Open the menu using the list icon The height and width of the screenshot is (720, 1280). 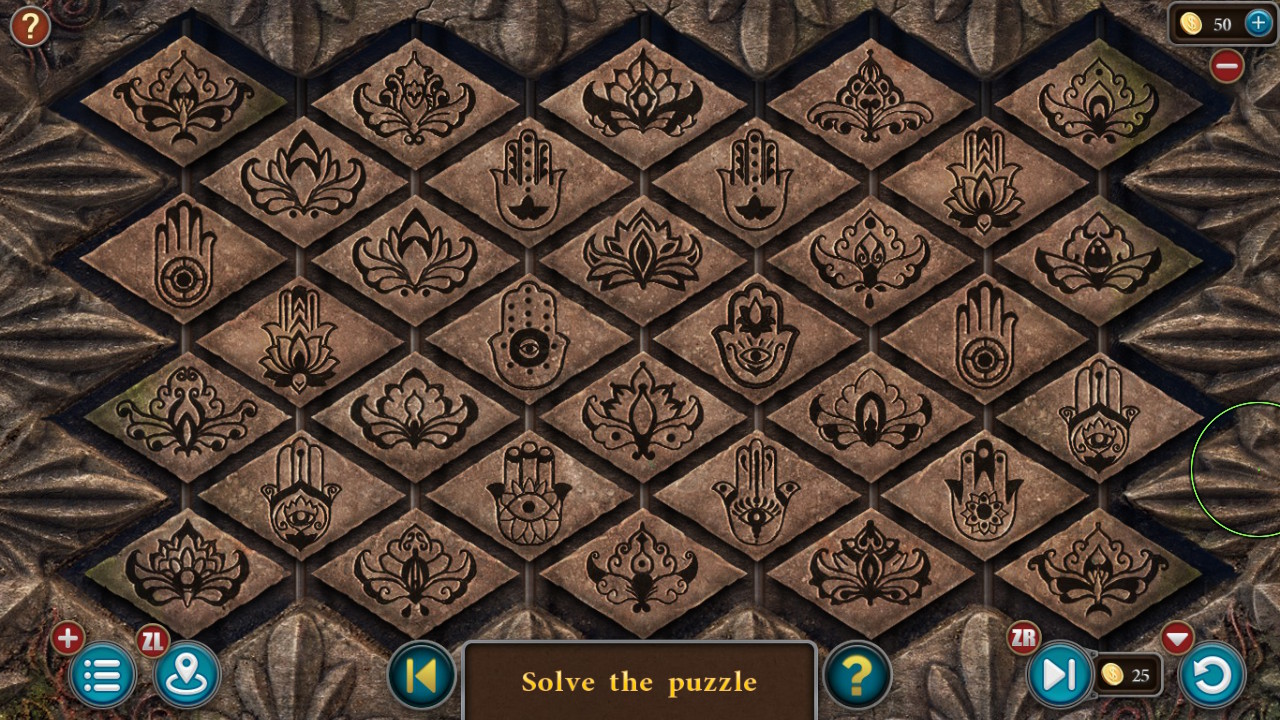102,675
